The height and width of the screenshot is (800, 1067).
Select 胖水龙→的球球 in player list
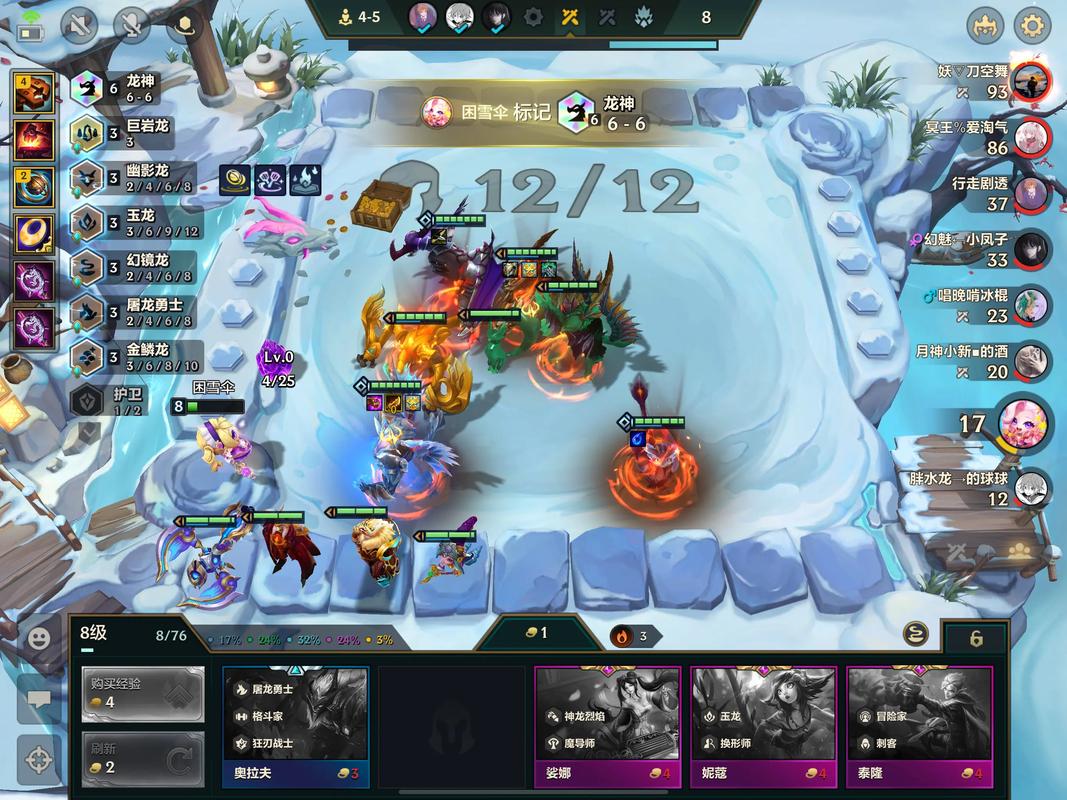click(x=1032, y=489)
